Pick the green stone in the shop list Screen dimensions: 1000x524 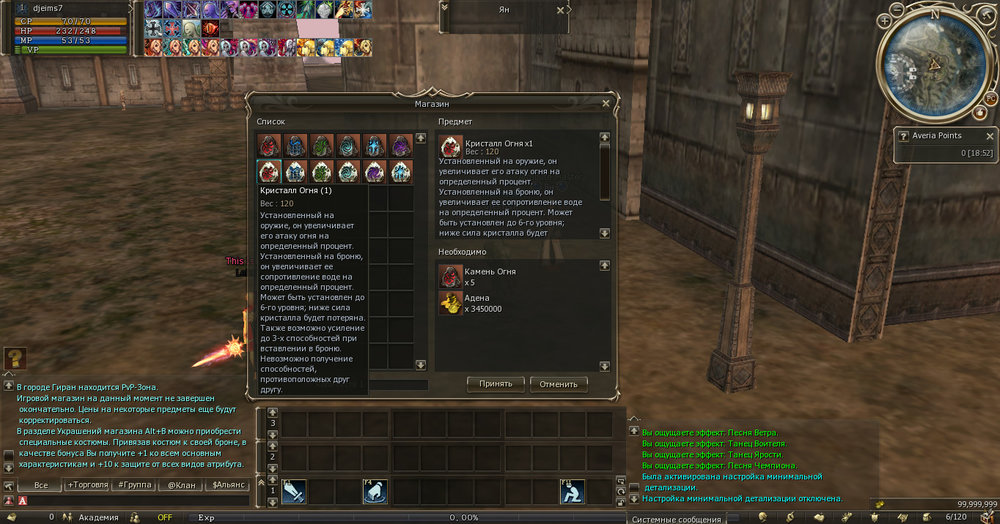pos(322,146)
